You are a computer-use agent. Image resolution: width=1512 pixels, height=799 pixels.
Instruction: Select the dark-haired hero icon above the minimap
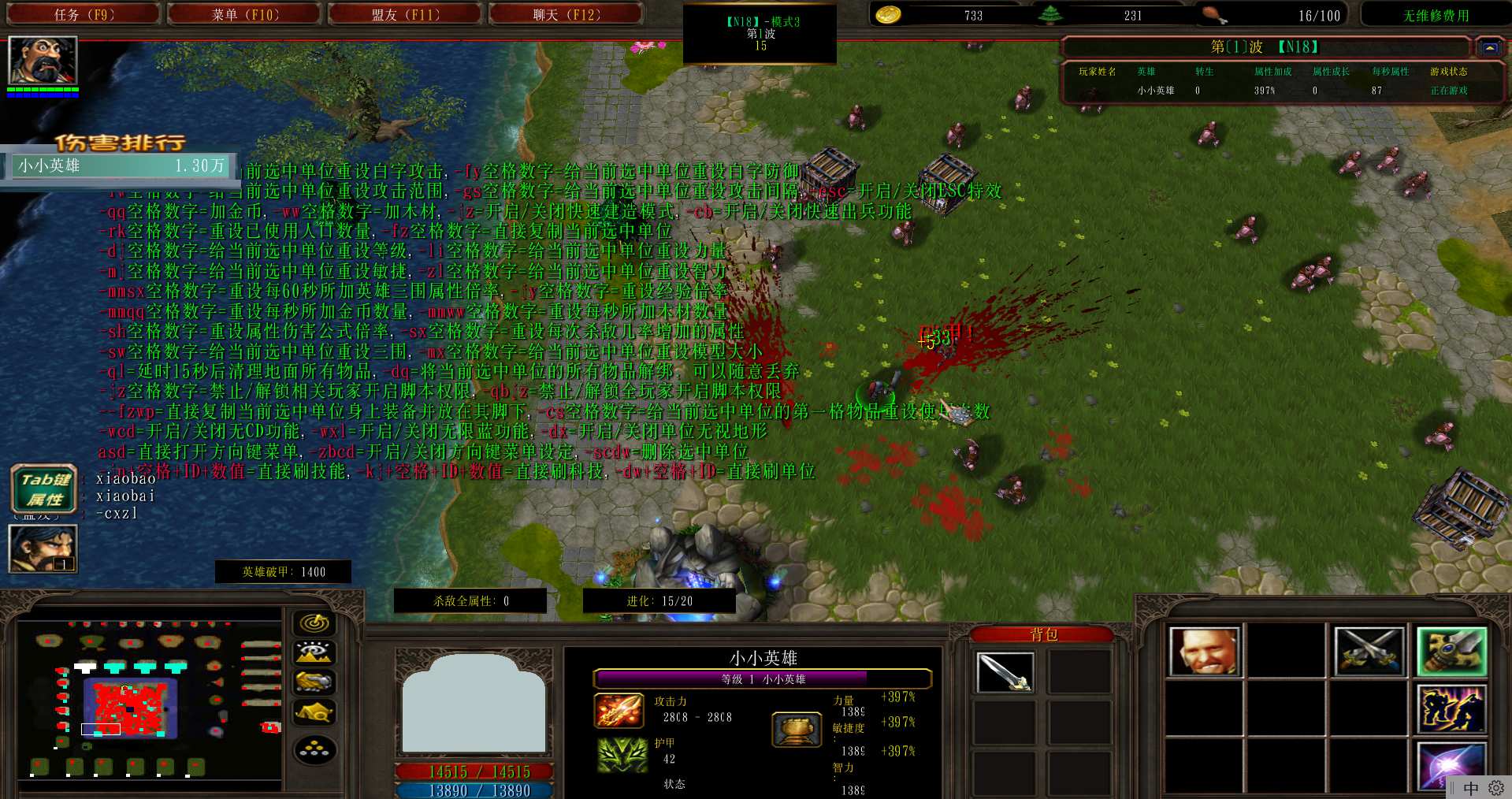tap(43, 548)
